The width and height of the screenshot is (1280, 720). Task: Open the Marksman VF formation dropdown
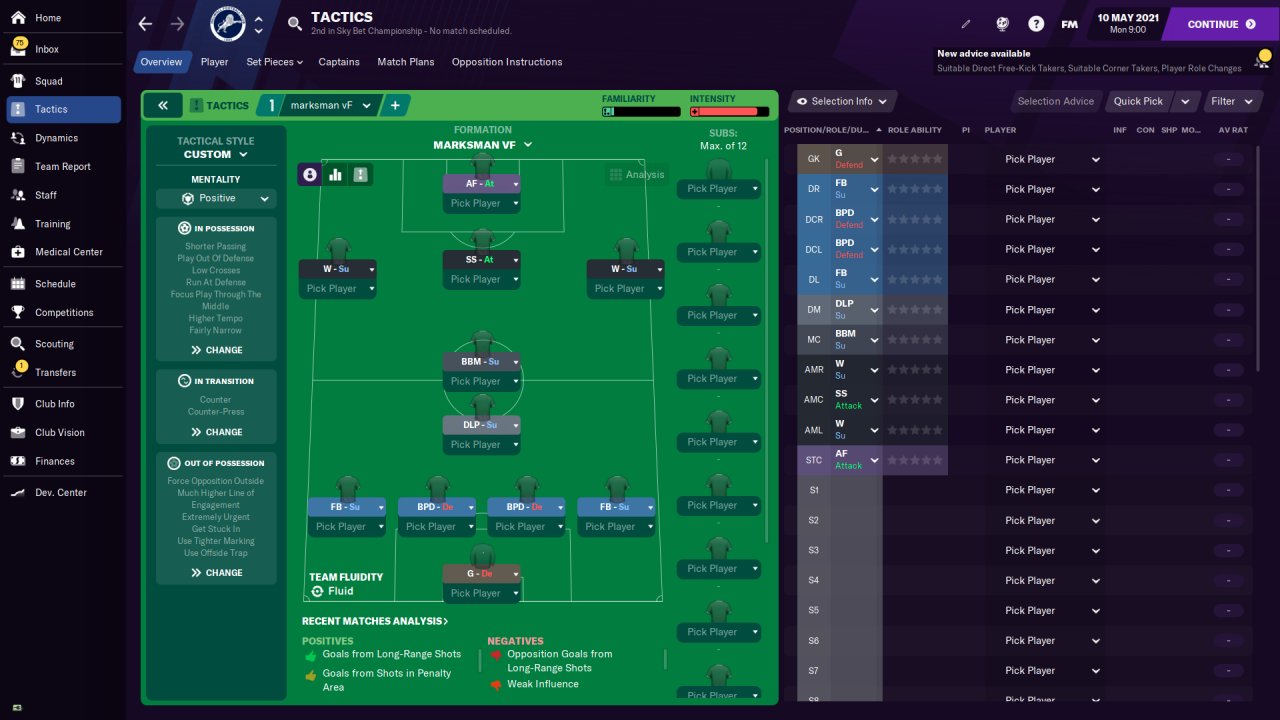point(482,145)
